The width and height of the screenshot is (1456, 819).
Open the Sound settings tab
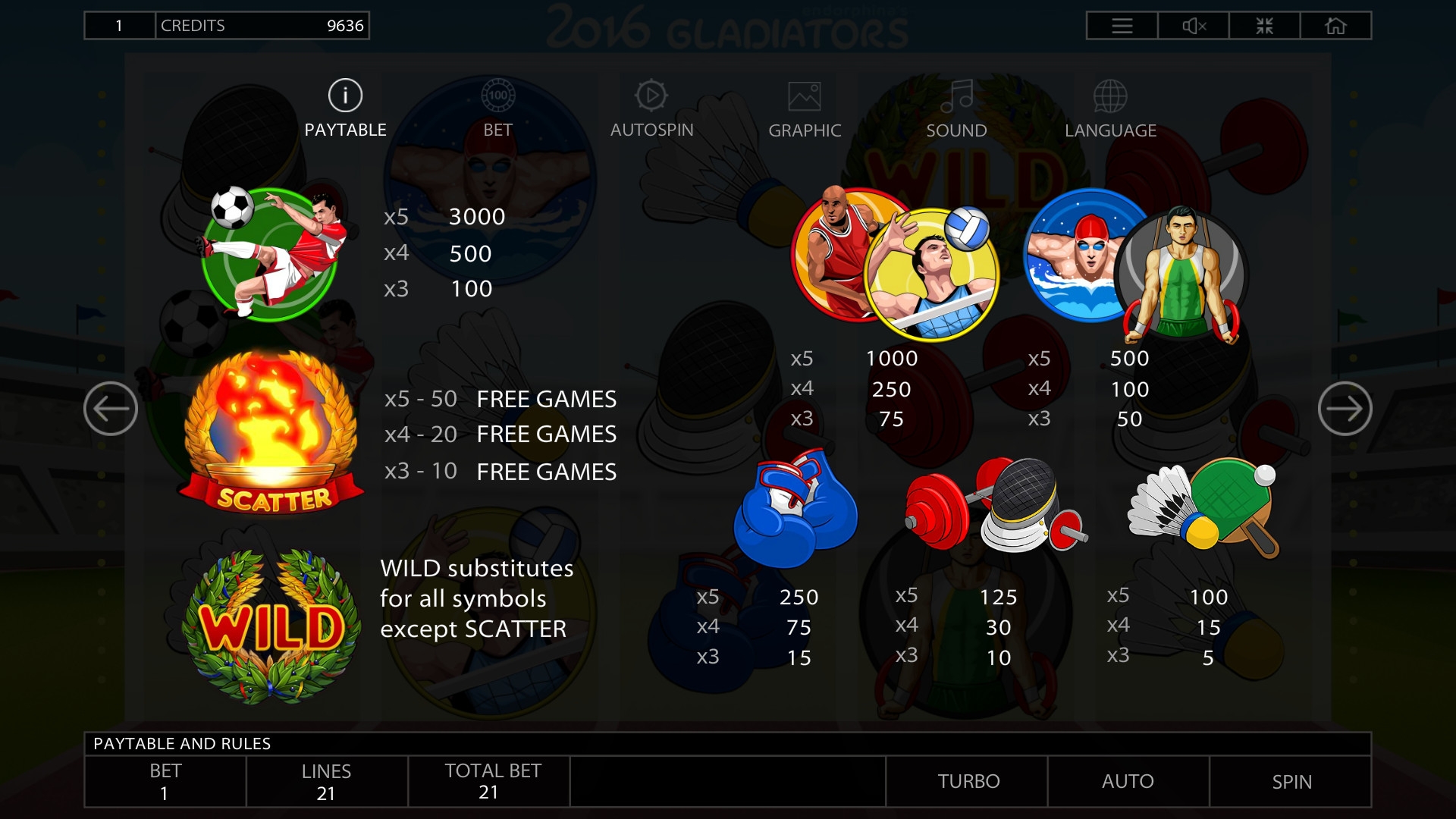pyautogui.click(x=956, y=109)
